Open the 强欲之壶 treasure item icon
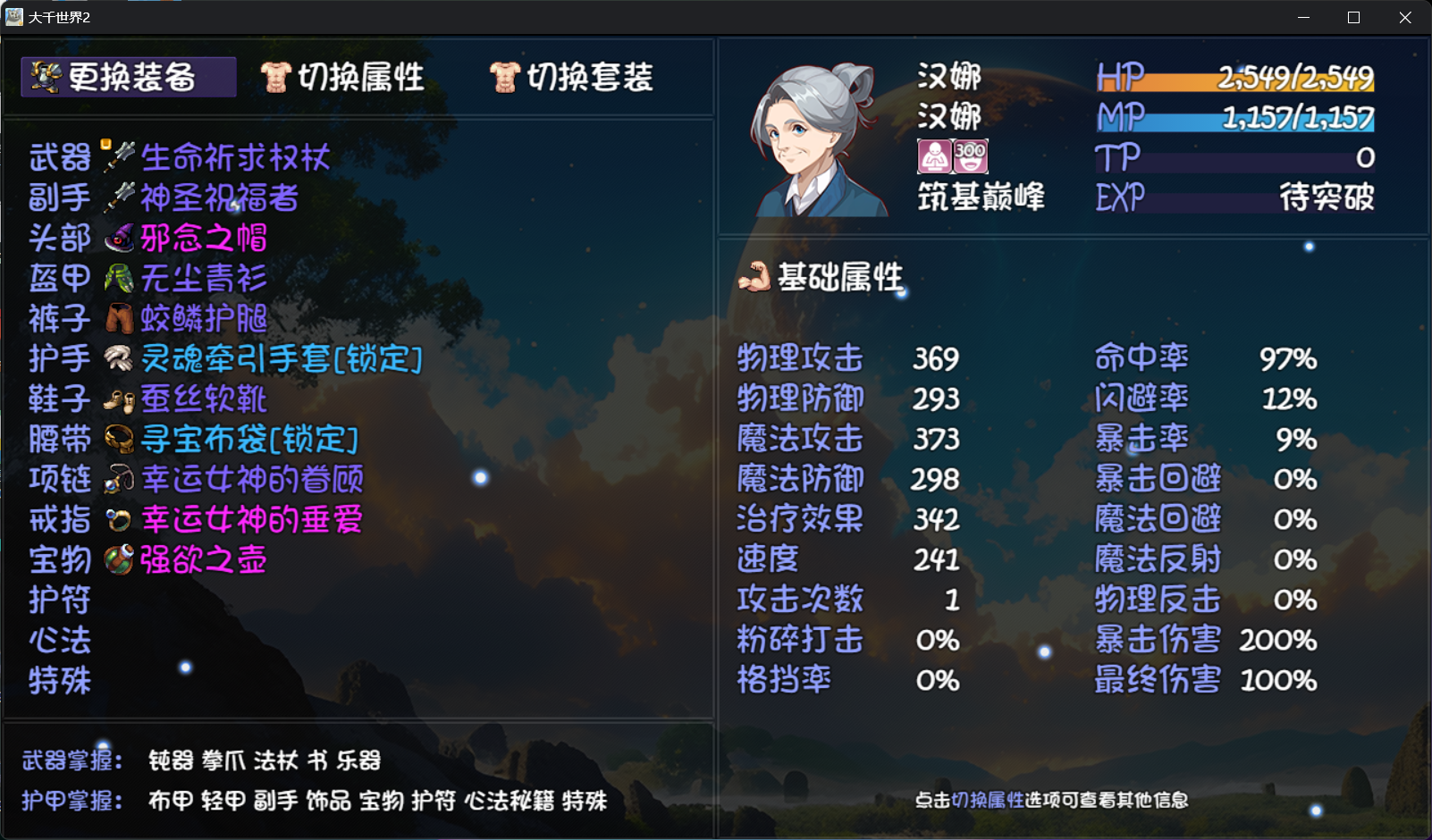This screenshot has width=1432, height=840. 118,560
